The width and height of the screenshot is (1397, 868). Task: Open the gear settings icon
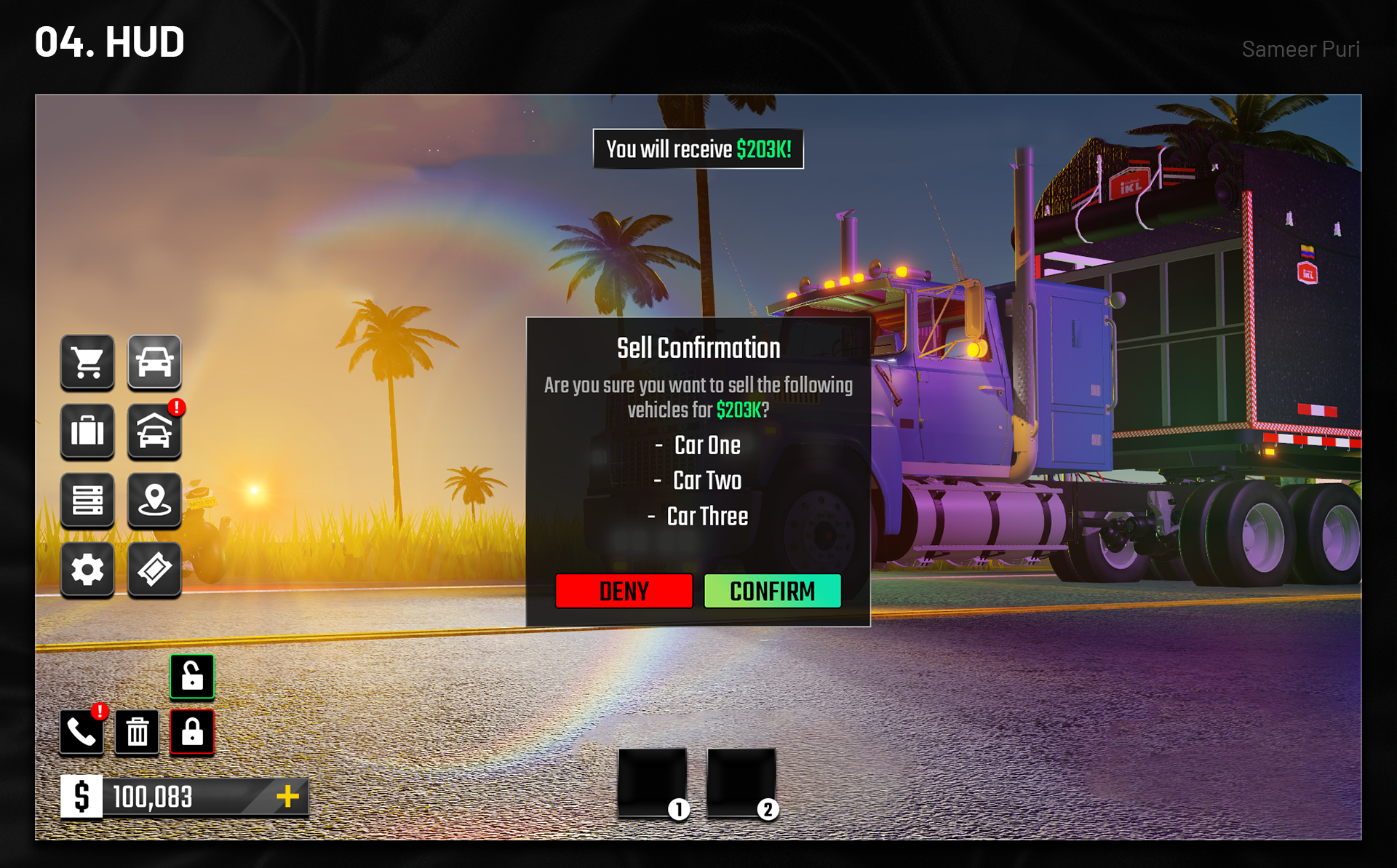[87, 569]
